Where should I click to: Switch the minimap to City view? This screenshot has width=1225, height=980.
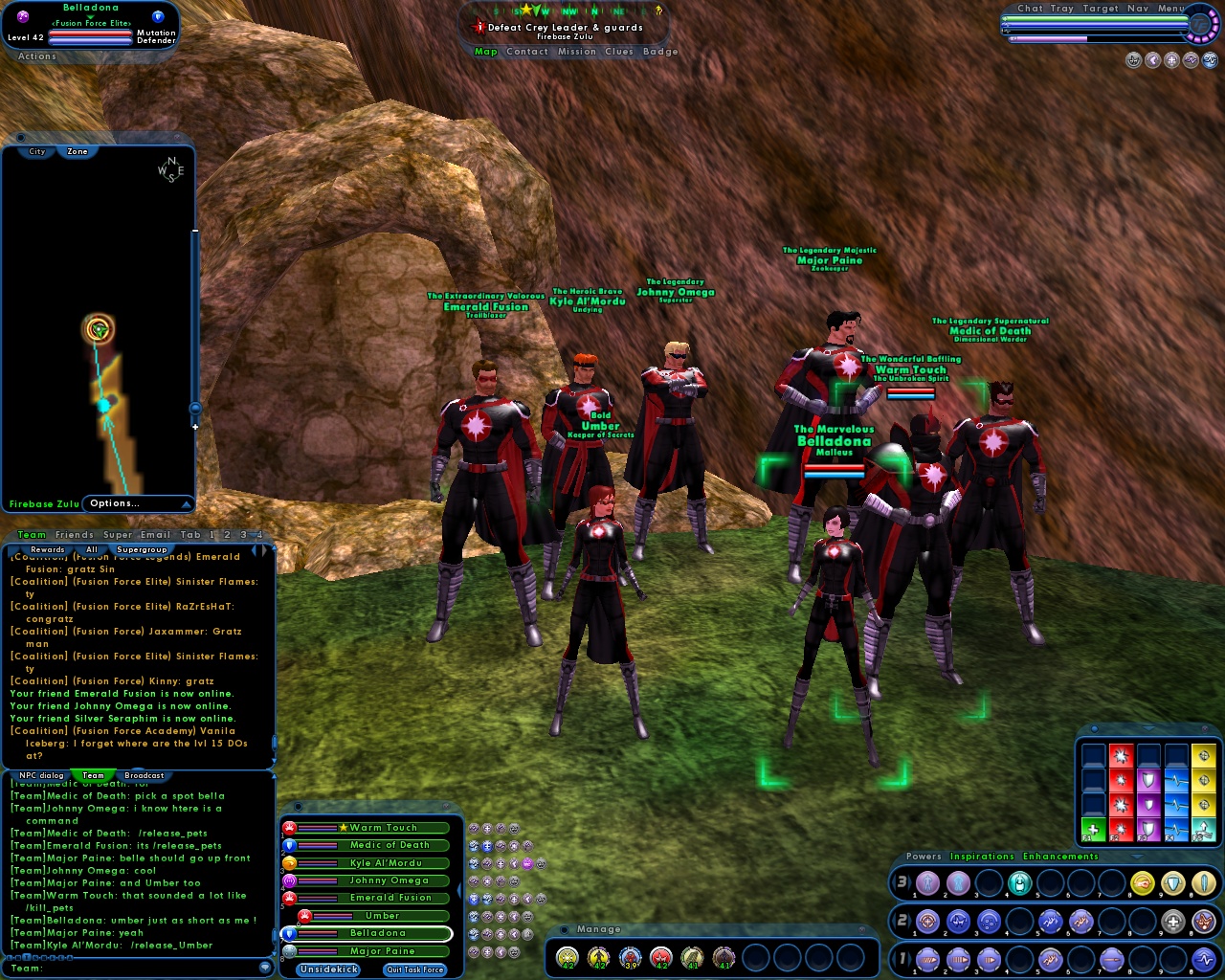36,151
